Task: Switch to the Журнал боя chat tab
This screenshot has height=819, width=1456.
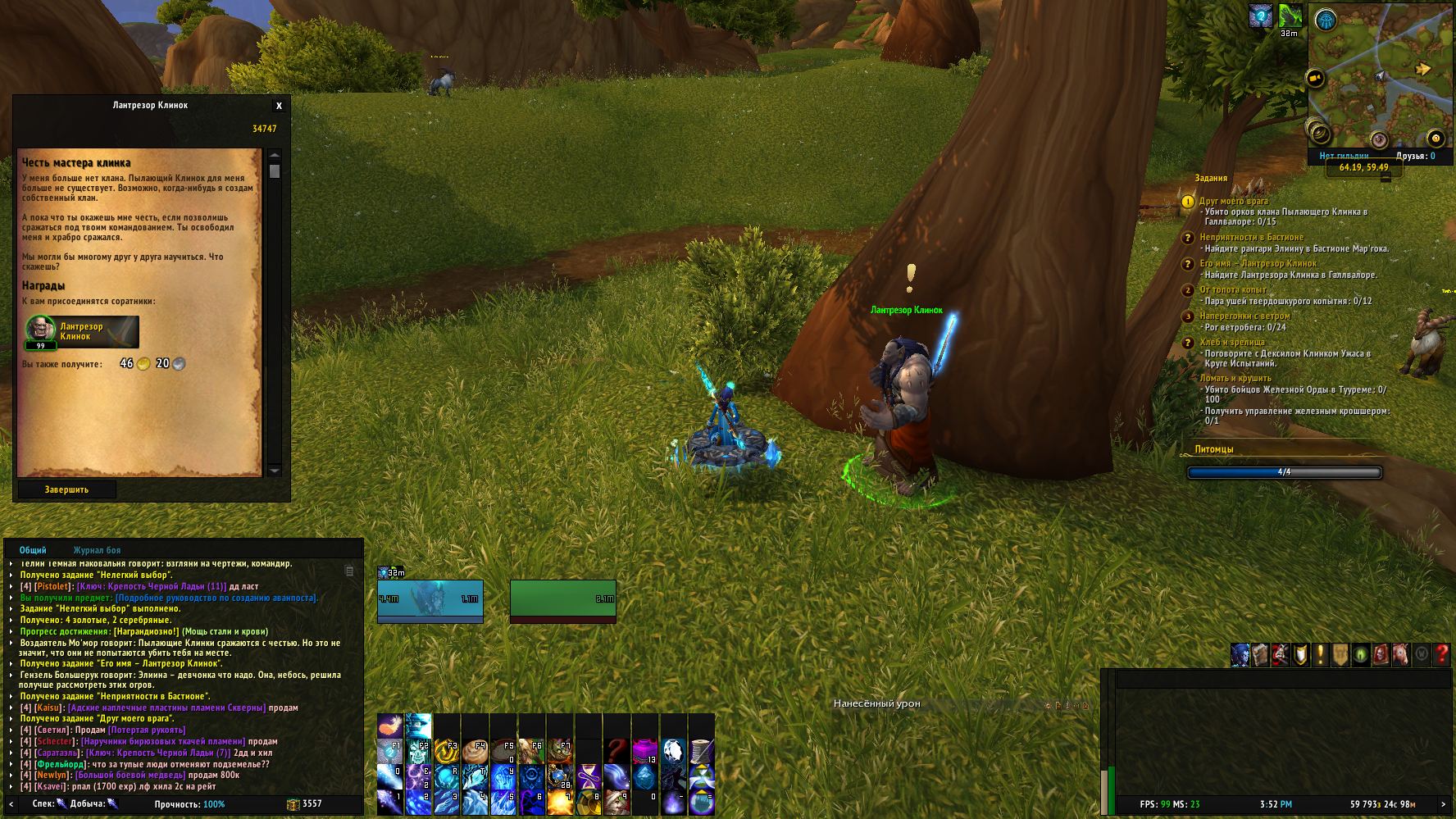Action: [97, 550]
